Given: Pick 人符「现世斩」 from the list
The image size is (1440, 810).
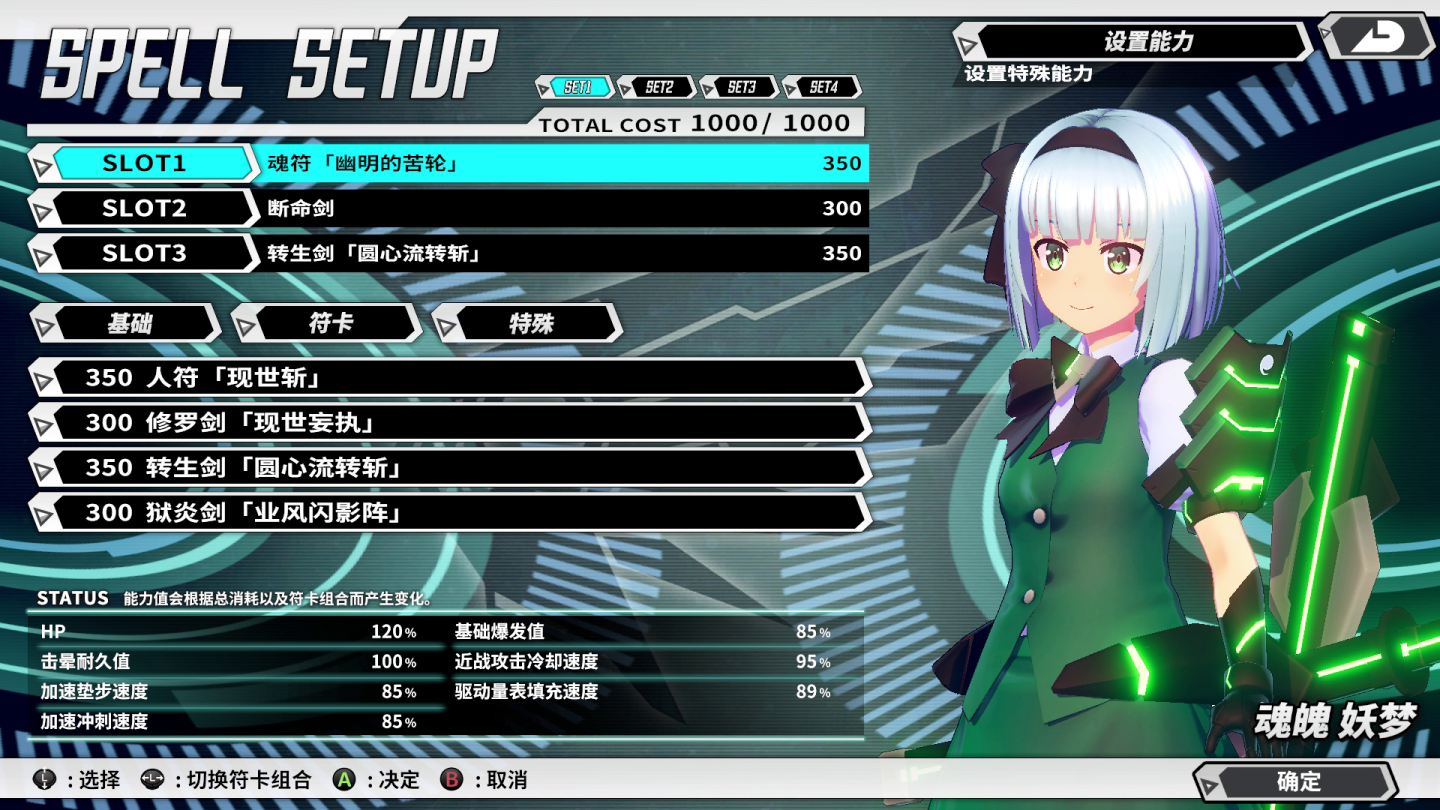Looking at the screenshot, I should click(450, 378).
